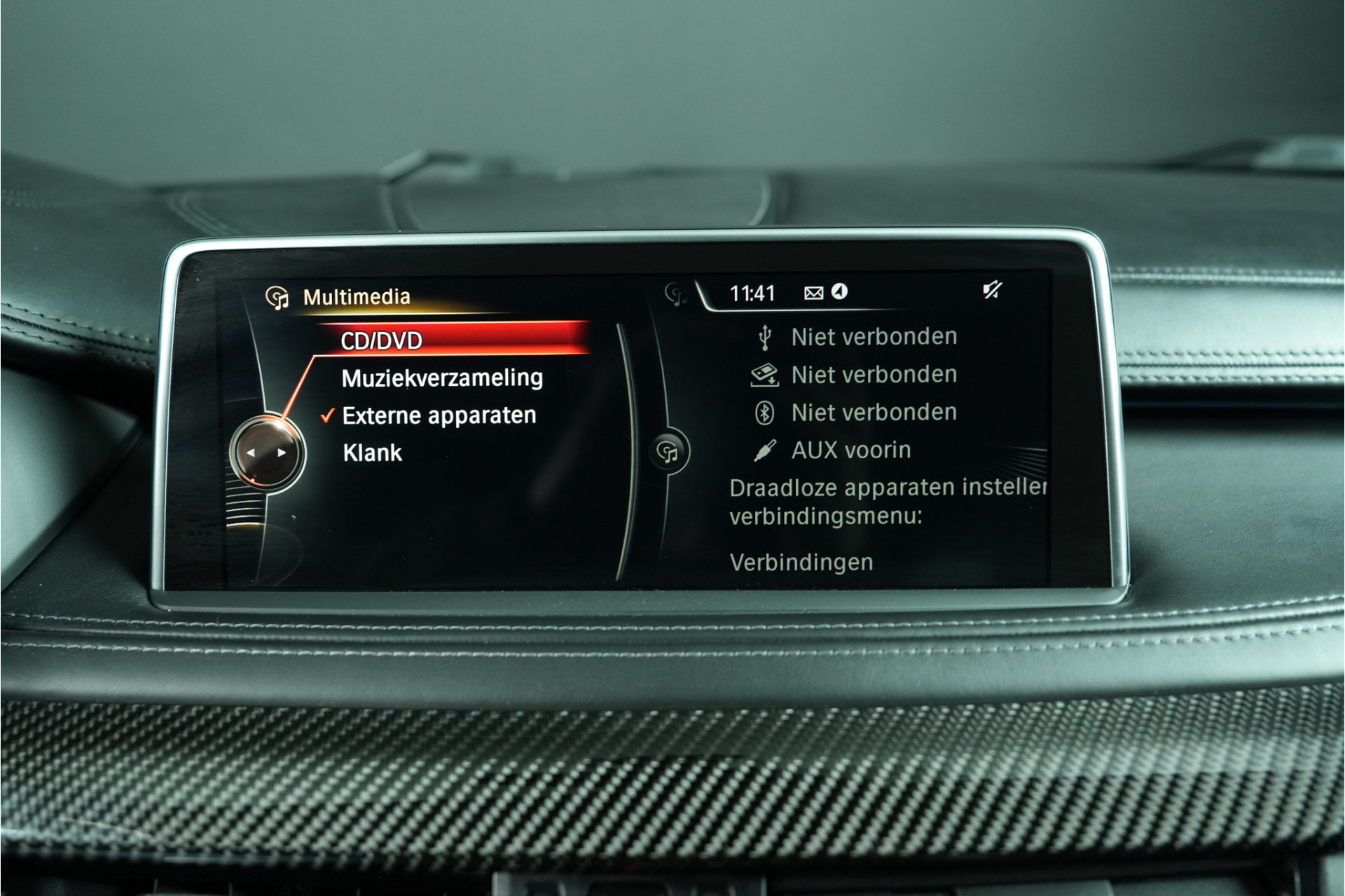Click the circular music note panel icon
This screenshot has height=896, width=1345.
(x=669, y=453)
